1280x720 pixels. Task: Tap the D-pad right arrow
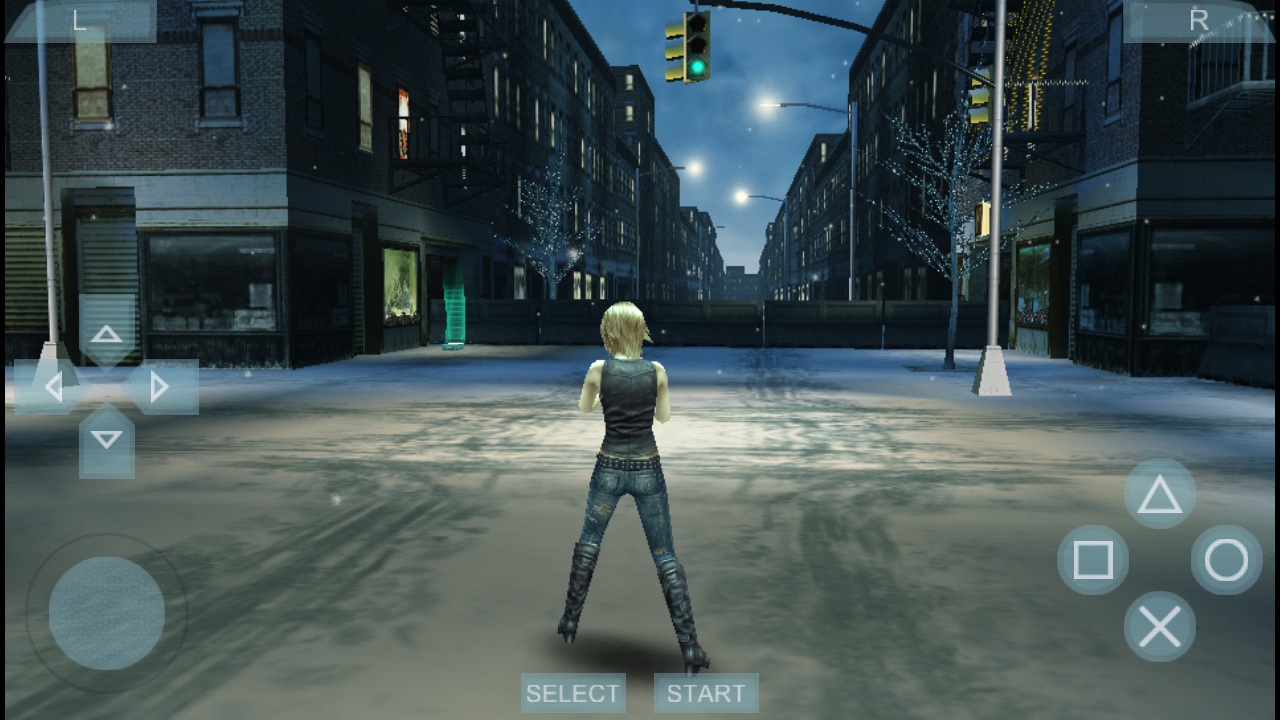click(x=160, y=387)
